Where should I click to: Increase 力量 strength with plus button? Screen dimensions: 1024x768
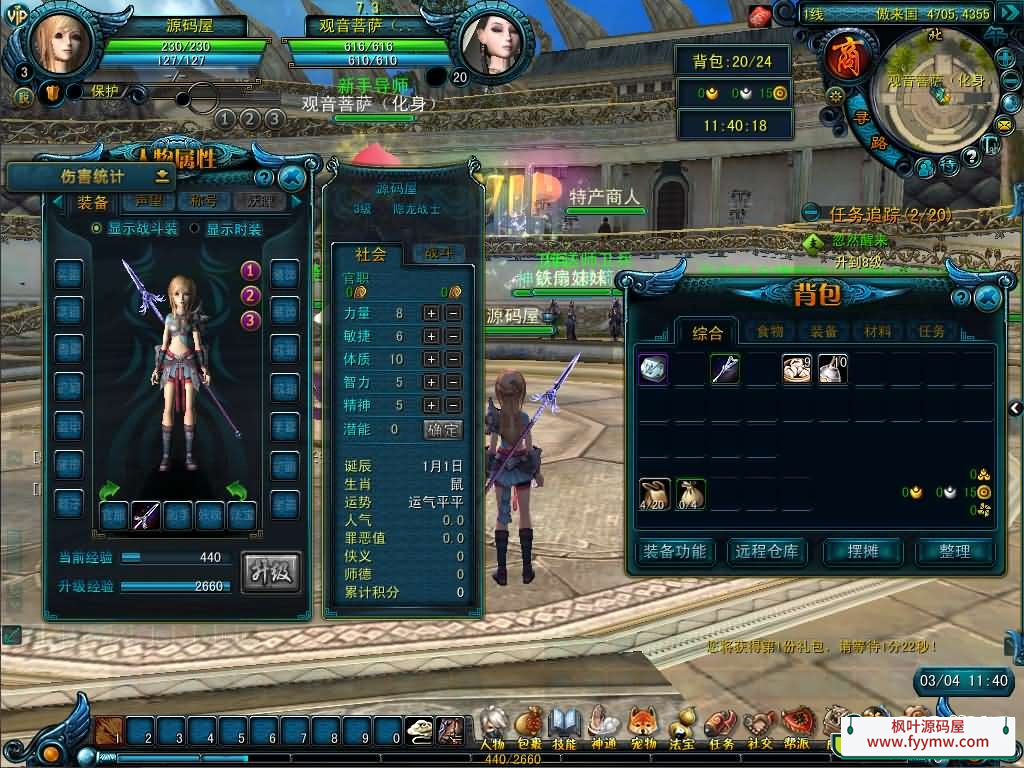click(431, 313)
